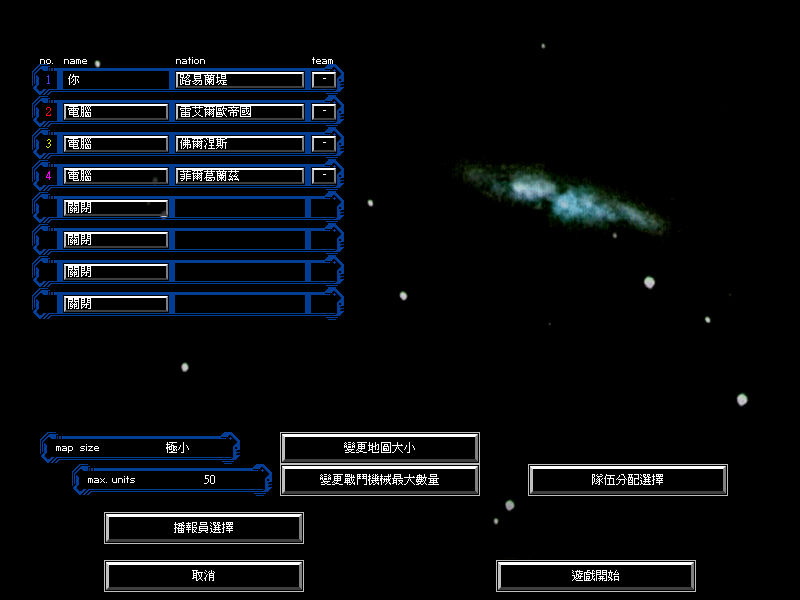Screen dimensions: 800x600
Task: Choose the 播報員選擇 announcer button
Action: click(204, 528)
